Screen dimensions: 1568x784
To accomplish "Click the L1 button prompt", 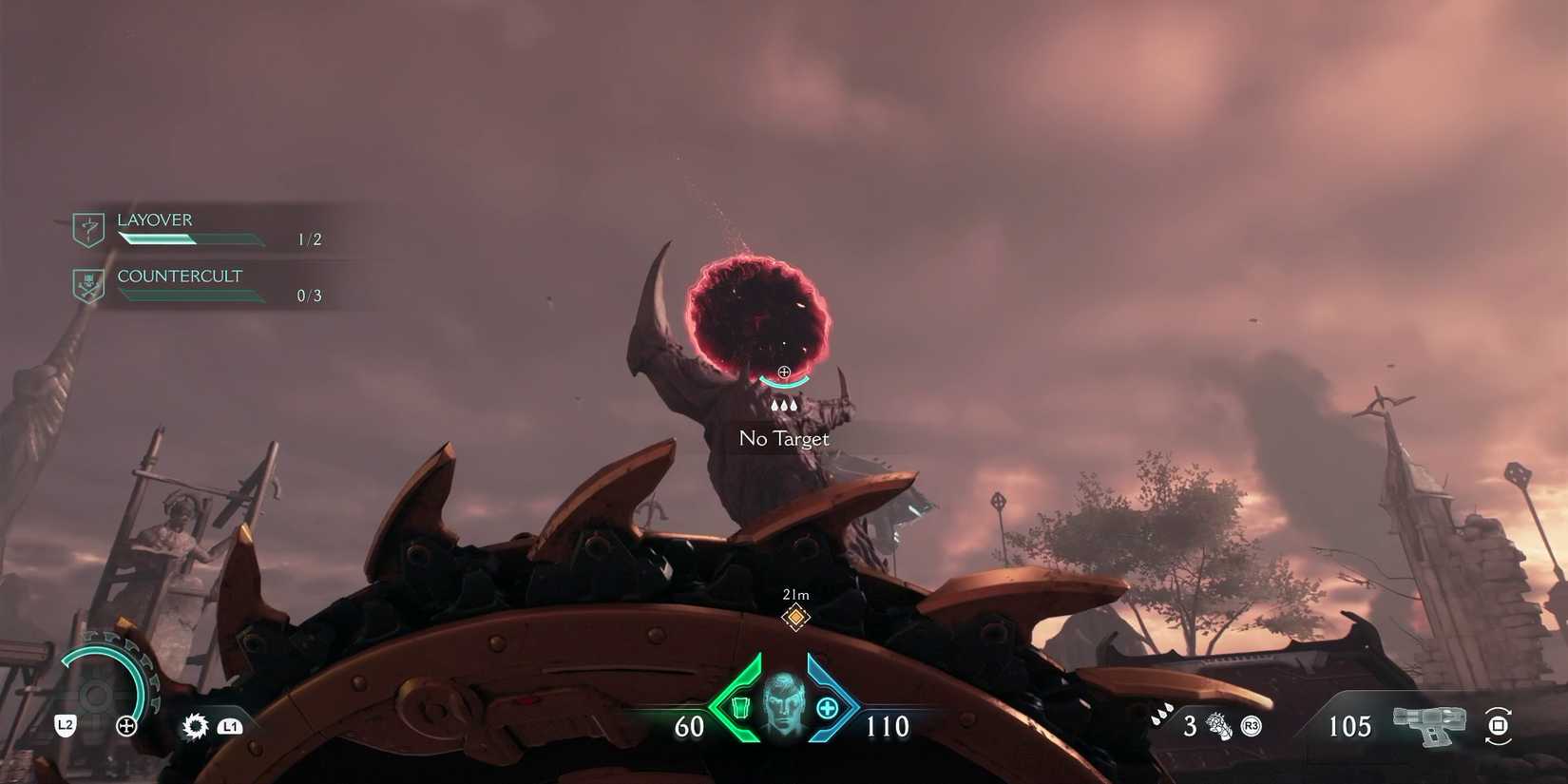I will (229, 726).
